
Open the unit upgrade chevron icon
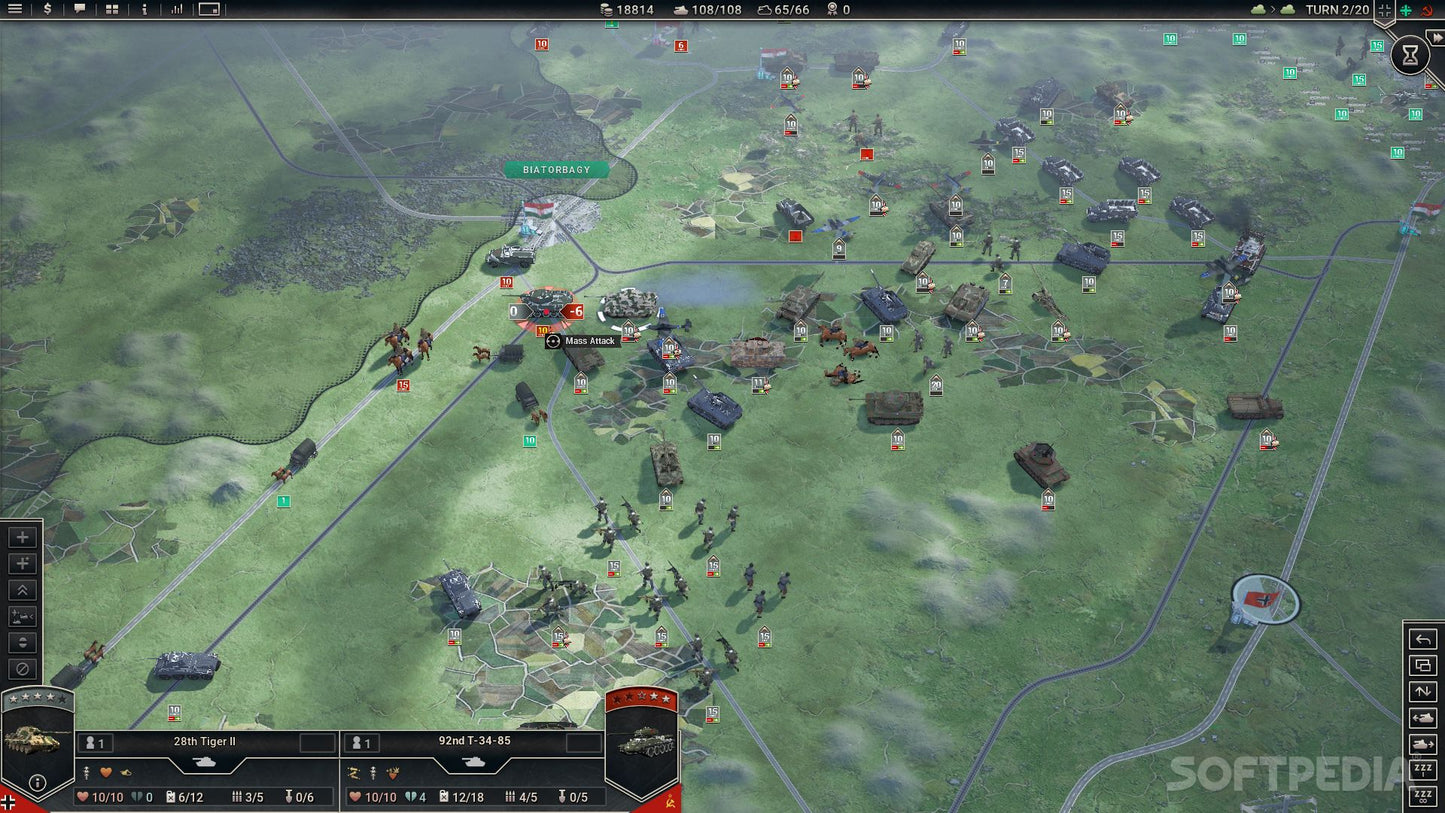tap(22, 590)
